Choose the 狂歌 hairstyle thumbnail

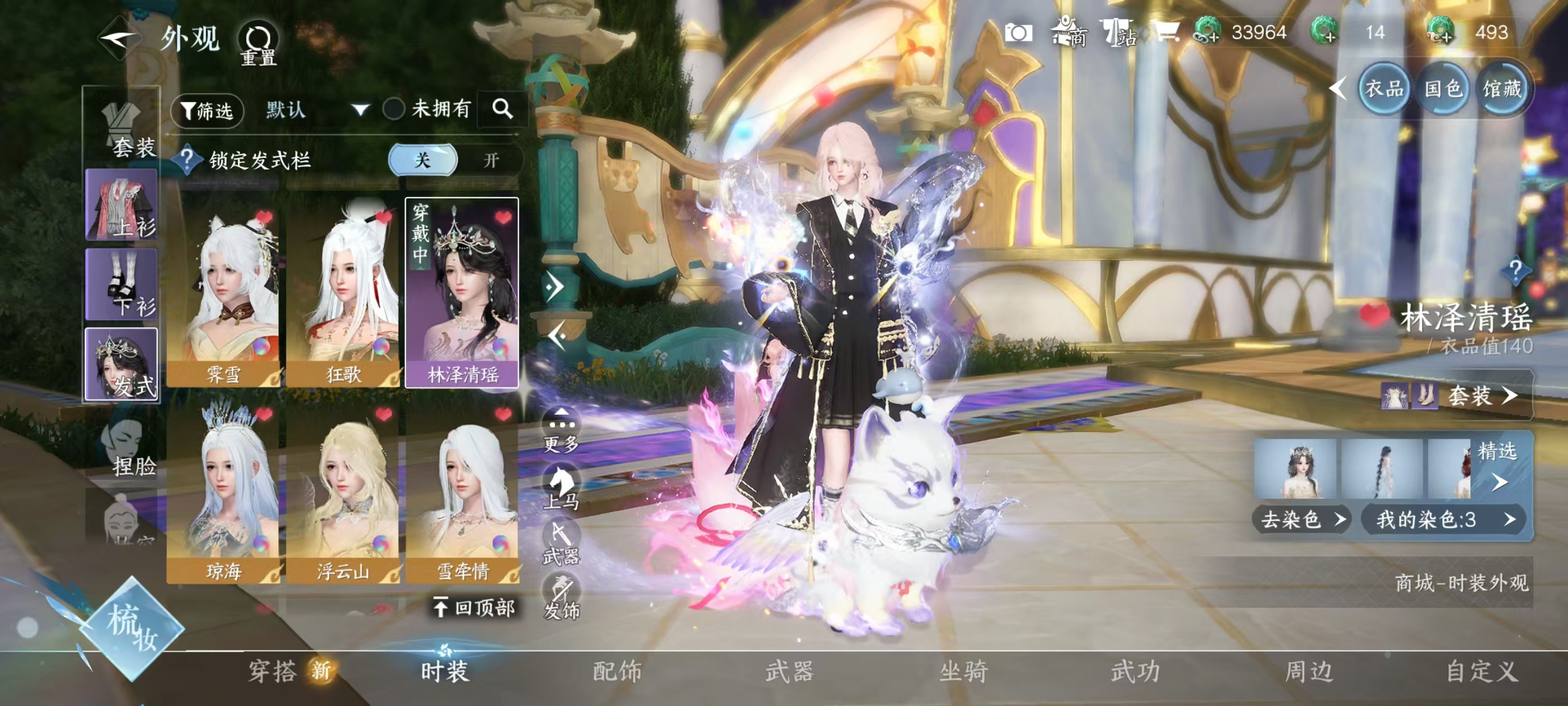point(343,292)
